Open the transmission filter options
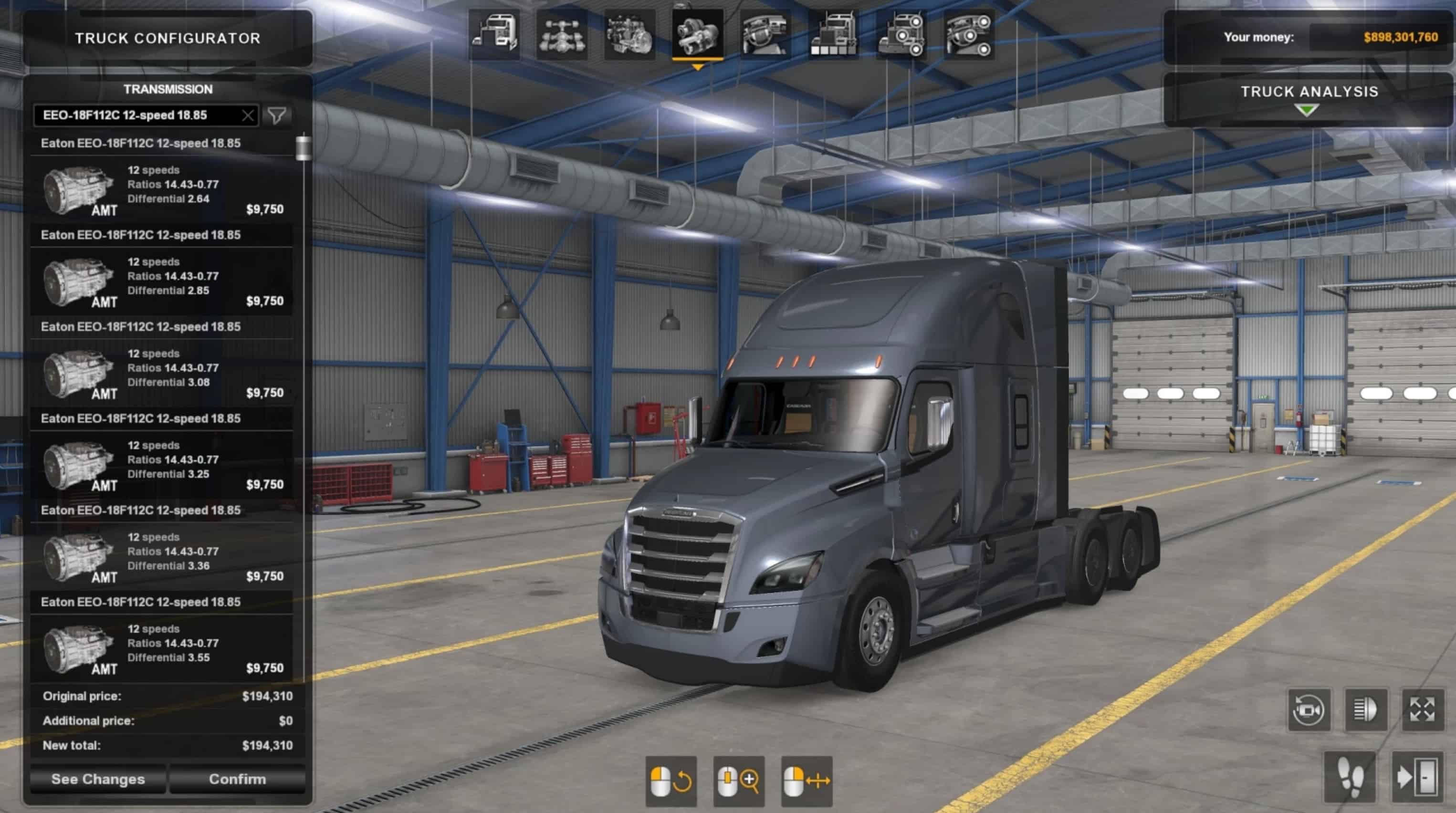Screen dimensions: 1456x813 pos(277,116)
